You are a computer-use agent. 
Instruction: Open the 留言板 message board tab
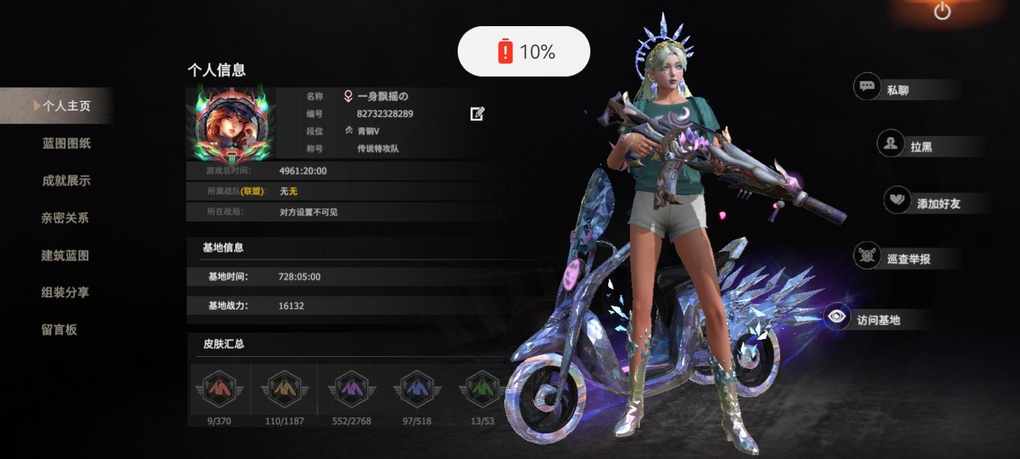tap(59, 329)
